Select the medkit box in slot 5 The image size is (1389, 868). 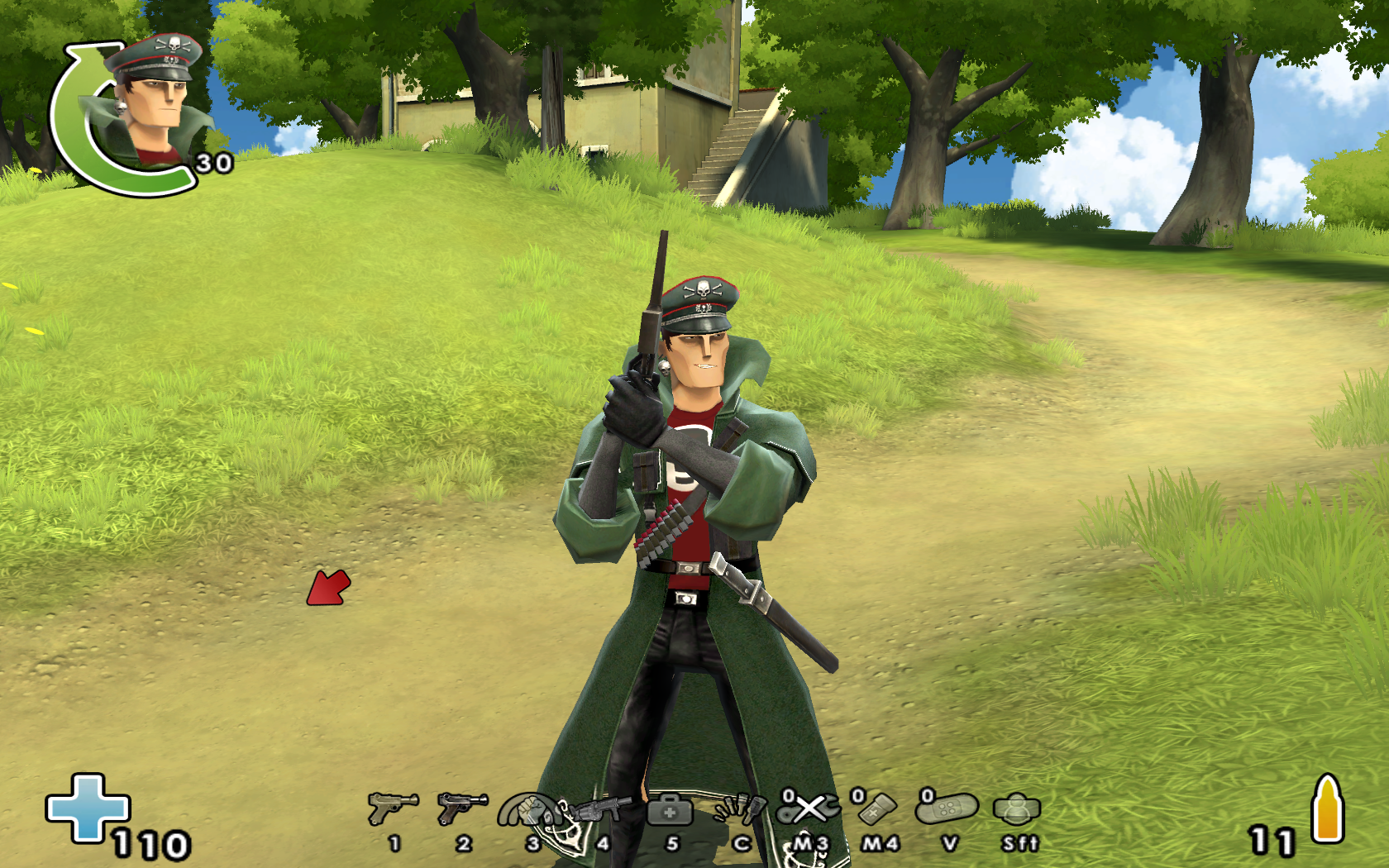(x=671, y=810)
